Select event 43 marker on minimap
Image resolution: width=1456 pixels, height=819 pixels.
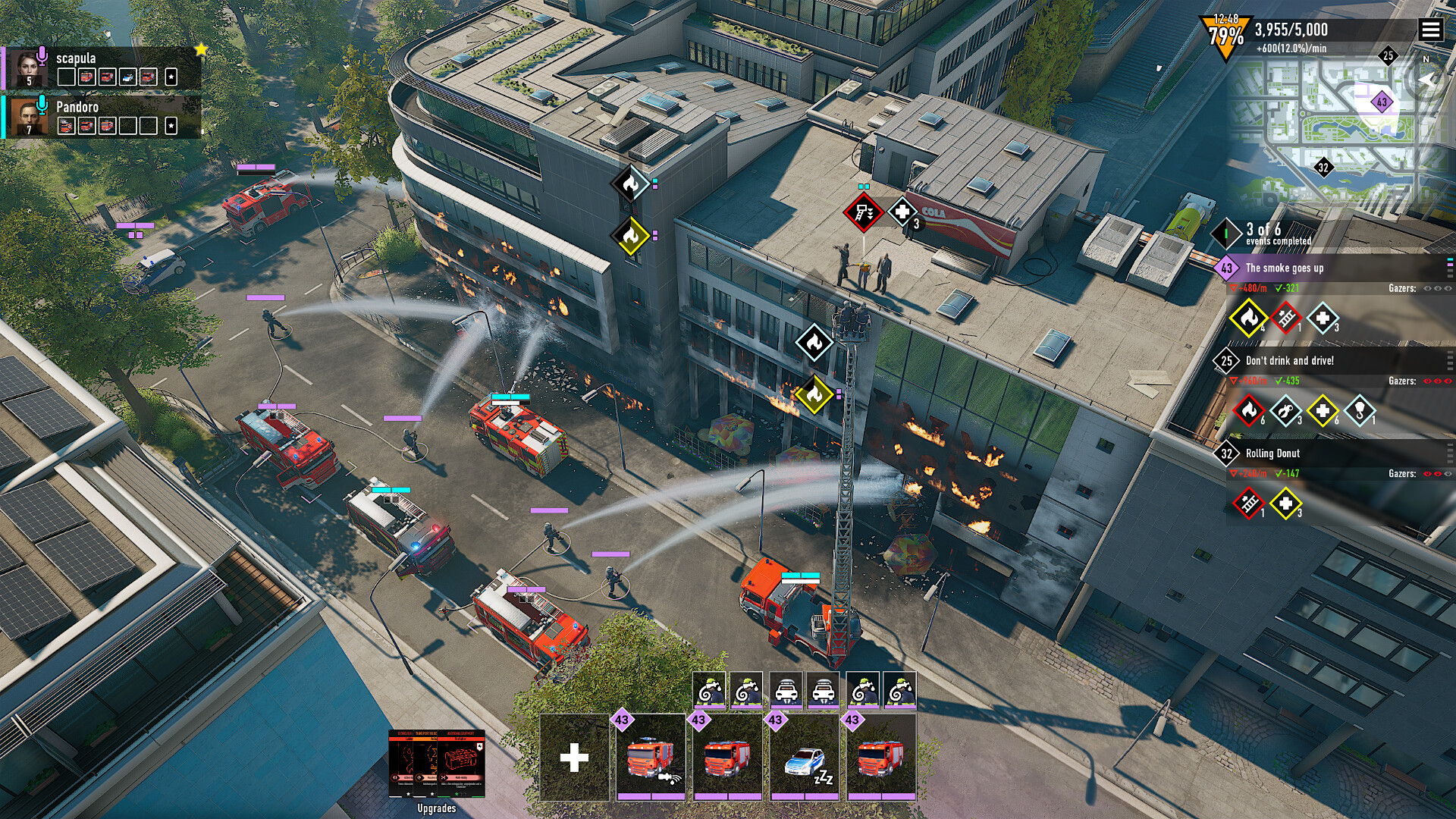[1382, 102]
